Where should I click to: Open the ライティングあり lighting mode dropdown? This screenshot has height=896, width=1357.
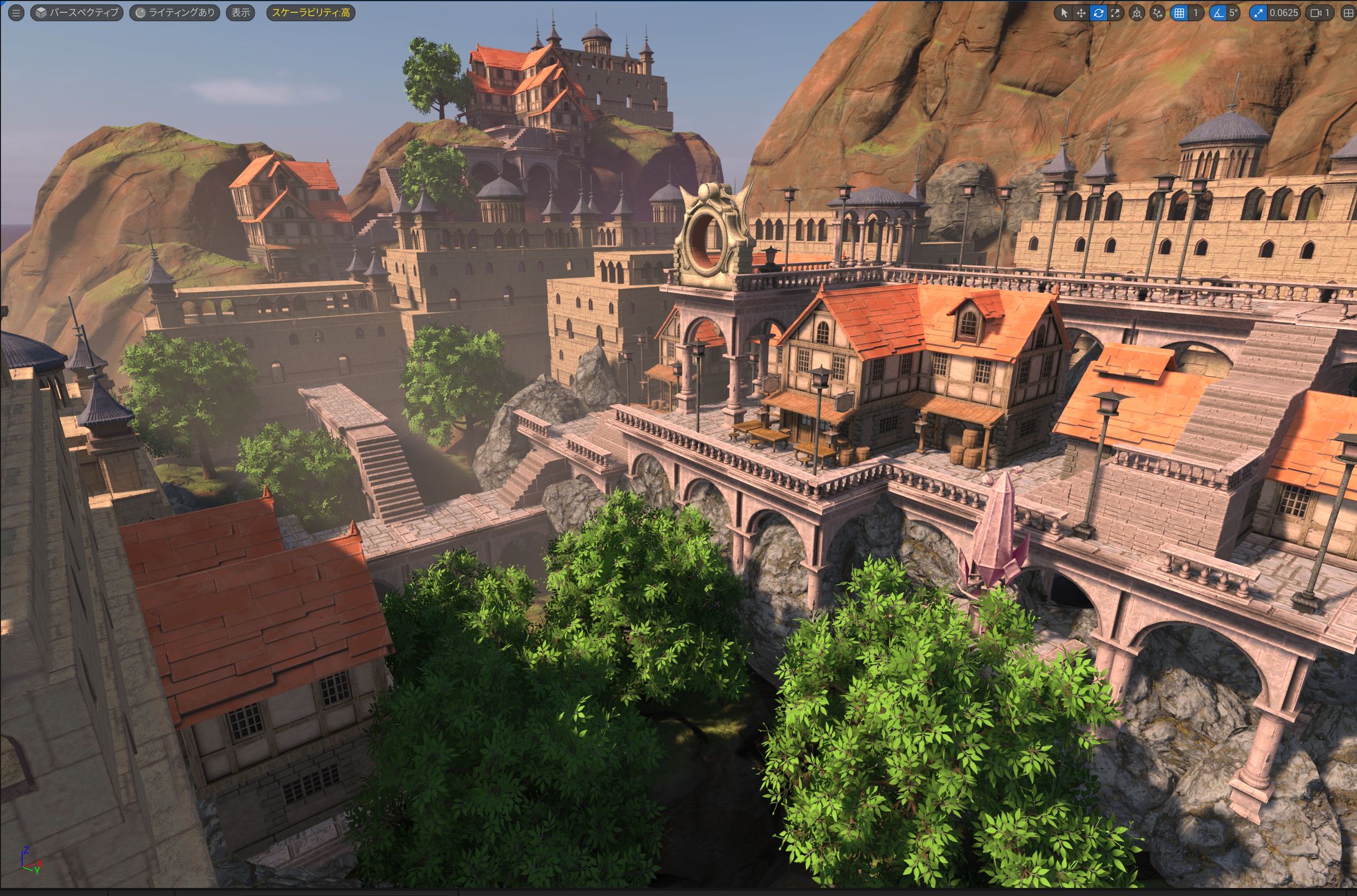[x=175, y=12]
